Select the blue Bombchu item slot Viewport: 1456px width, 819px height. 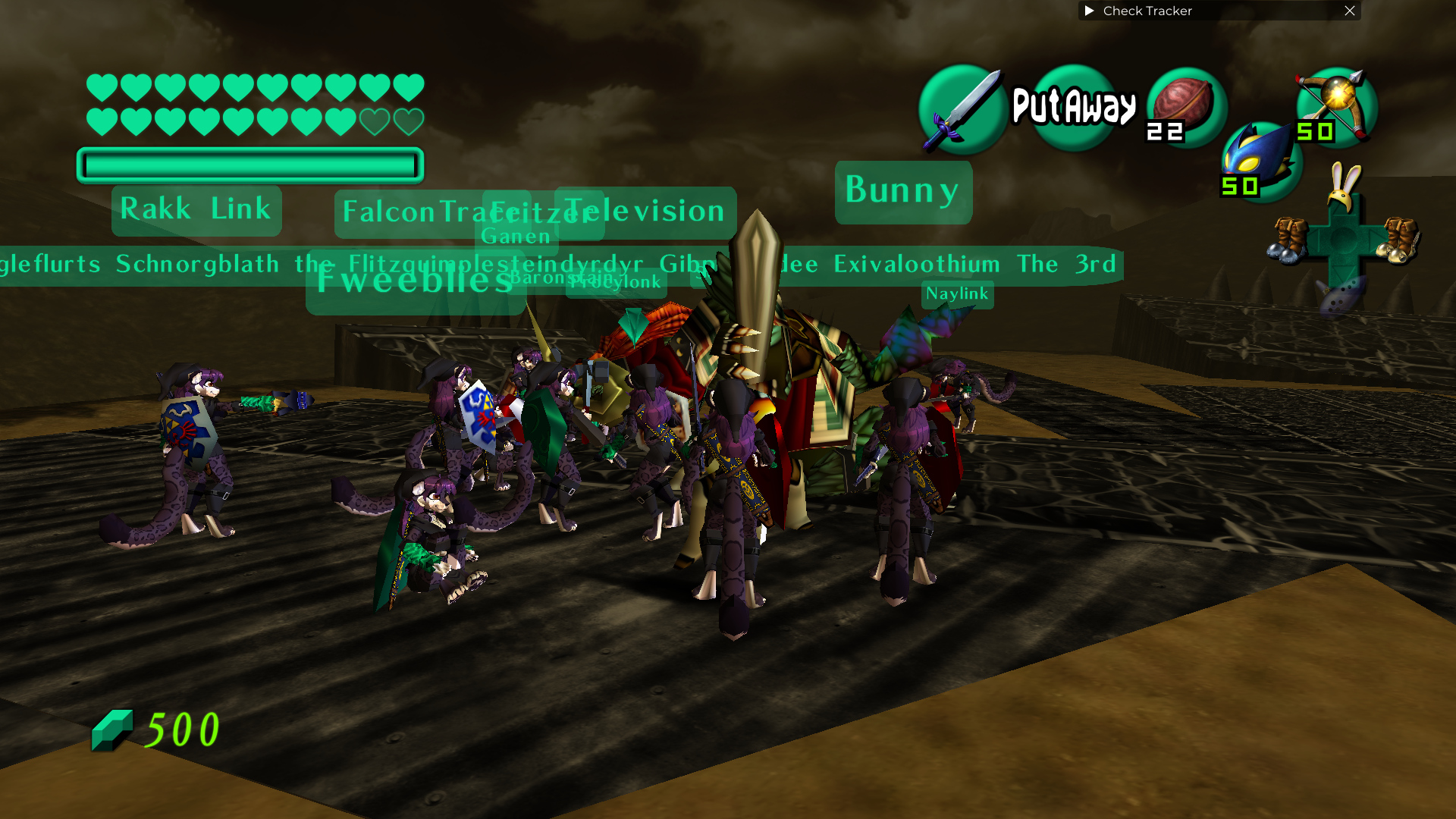(x=1260, y=162)
